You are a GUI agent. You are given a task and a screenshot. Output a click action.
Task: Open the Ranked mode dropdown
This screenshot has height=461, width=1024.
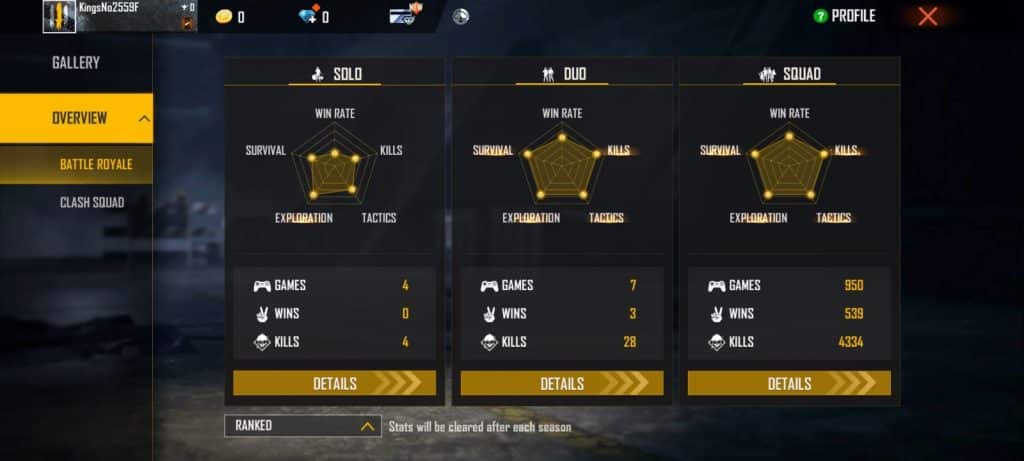click(x=302, y=426)
